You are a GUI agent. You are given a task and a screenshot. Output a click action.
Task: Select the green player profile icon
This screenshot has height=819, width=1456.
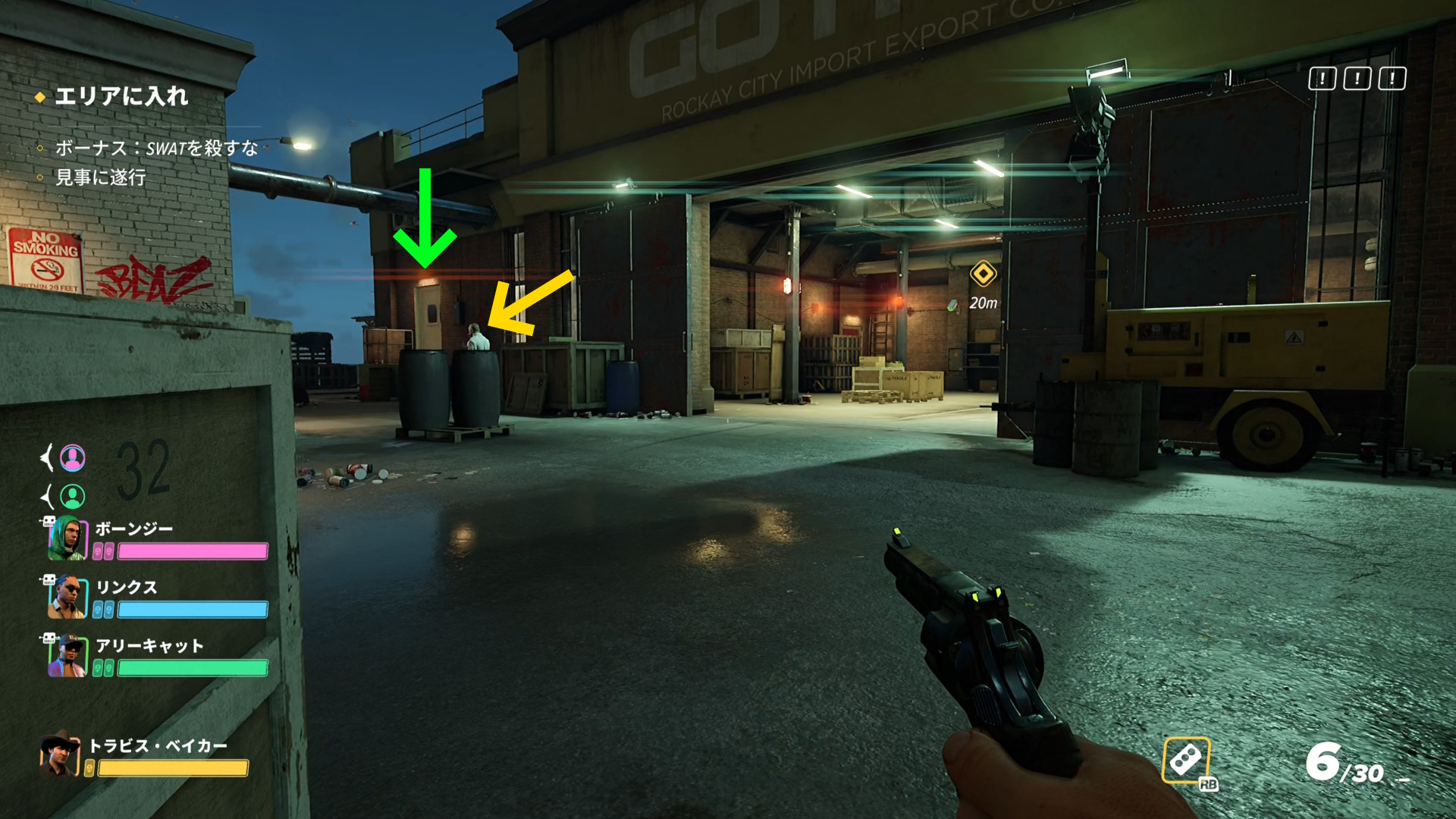click(x=73, y=496)
